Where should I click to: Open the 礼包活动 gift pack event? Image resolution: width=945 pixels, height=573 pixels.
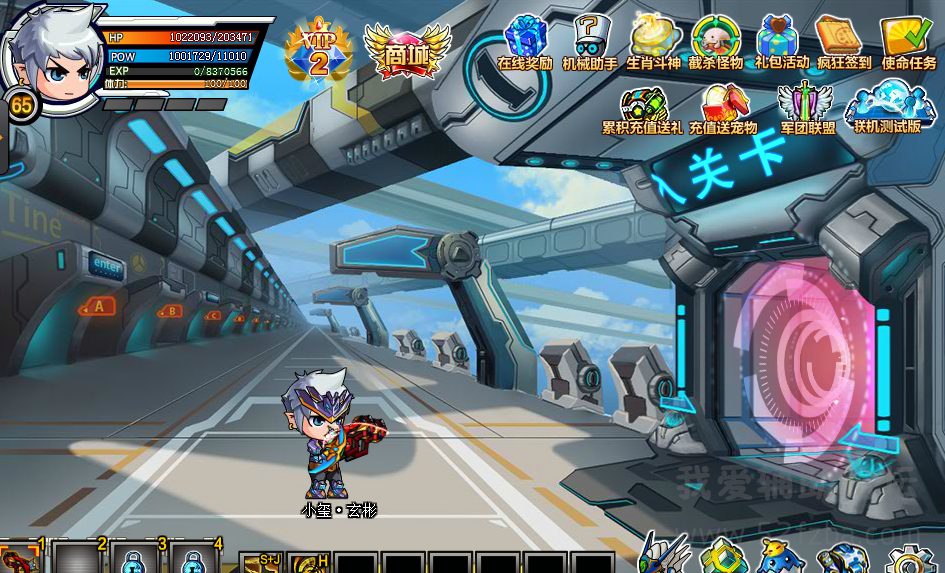tap(782, 42)
